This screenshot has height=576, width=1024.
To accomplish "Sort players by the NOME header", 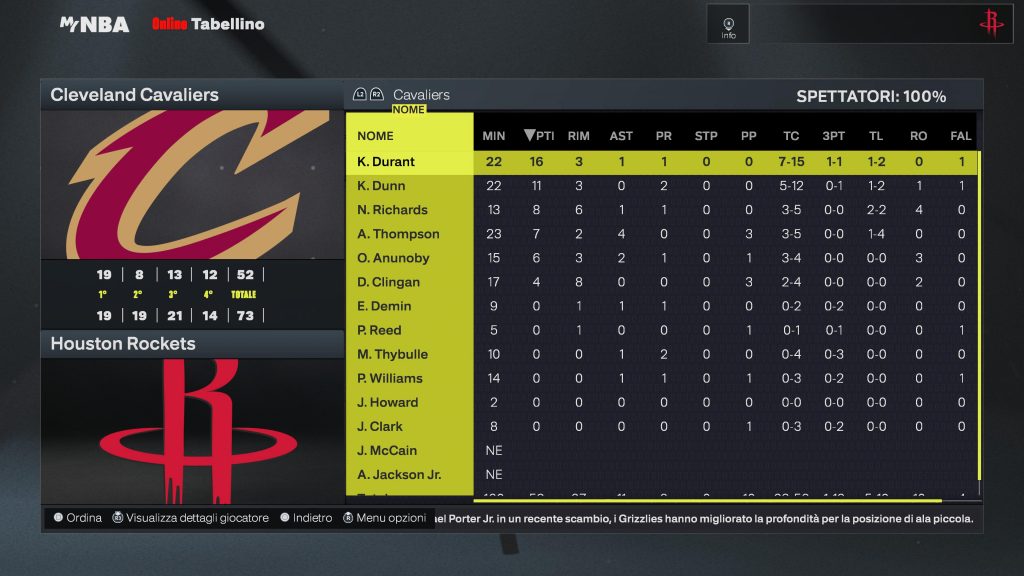I will 375,136.
